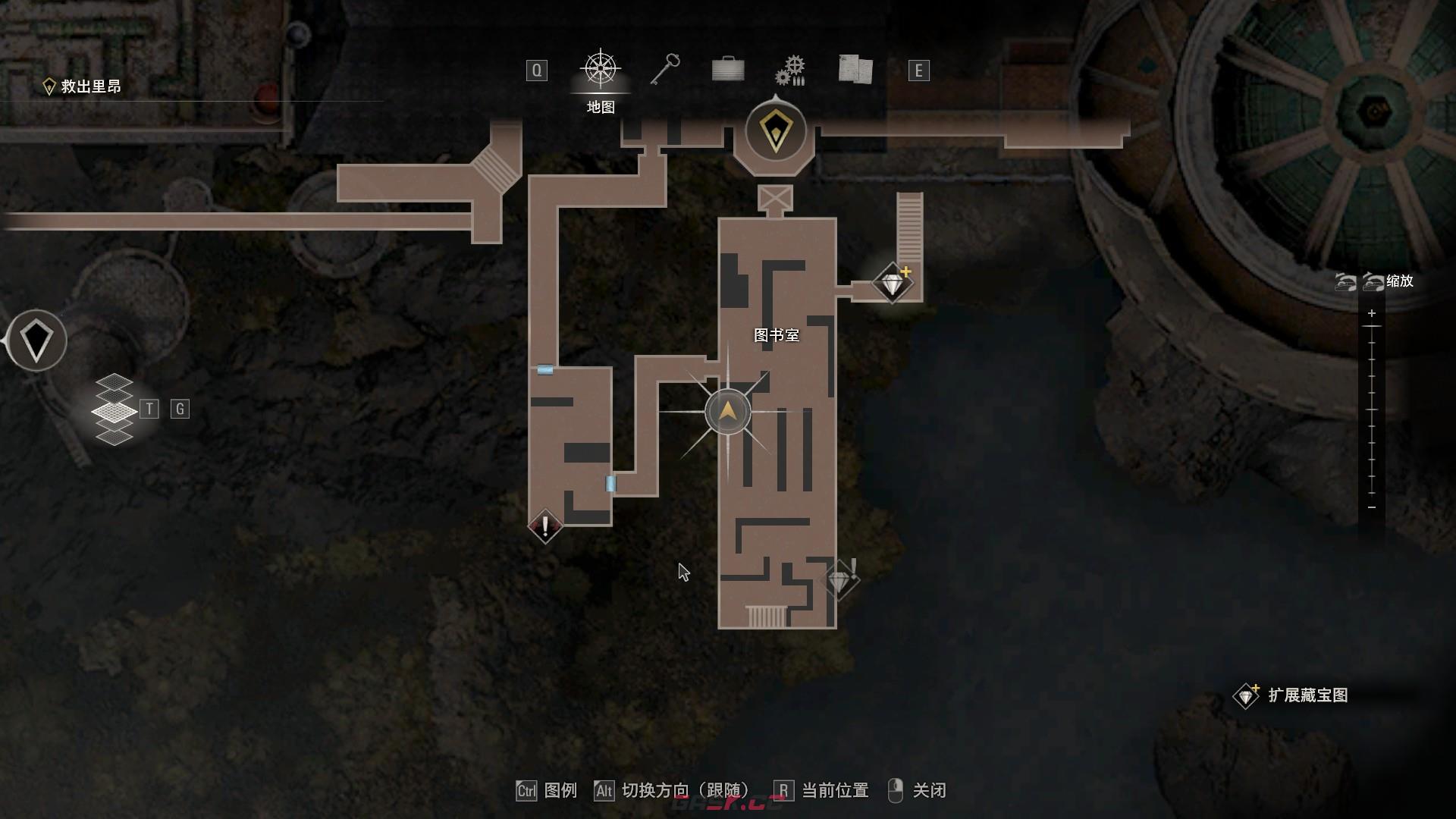Select the gold objective marker on map
Viewport: 1456px width, 819px height.
point(775,131)
